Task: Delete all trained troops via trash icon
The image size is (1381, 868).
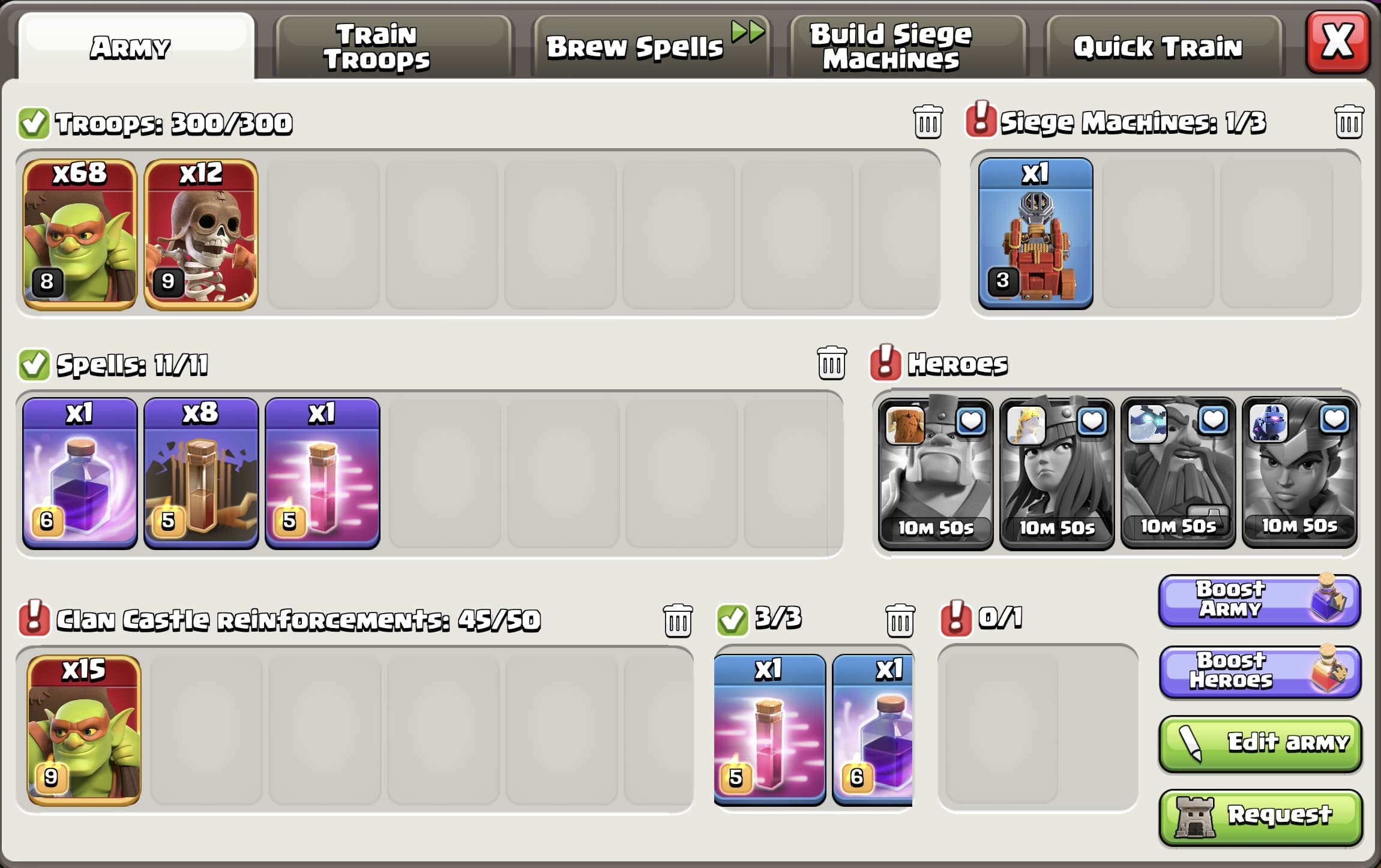Action: [927, 122]
